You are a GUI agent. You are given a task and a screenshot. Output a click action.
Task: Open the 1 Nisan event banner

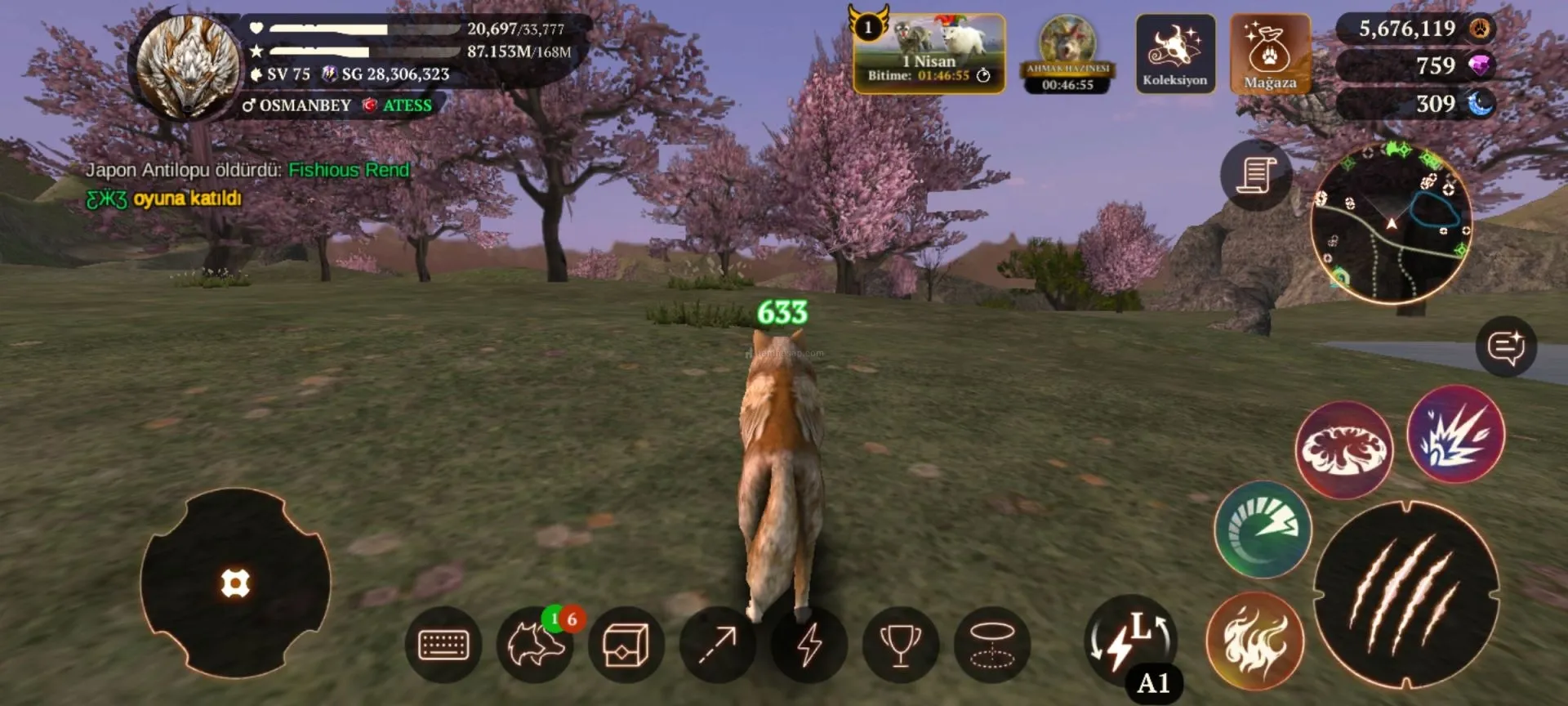[x=929, y=53]
